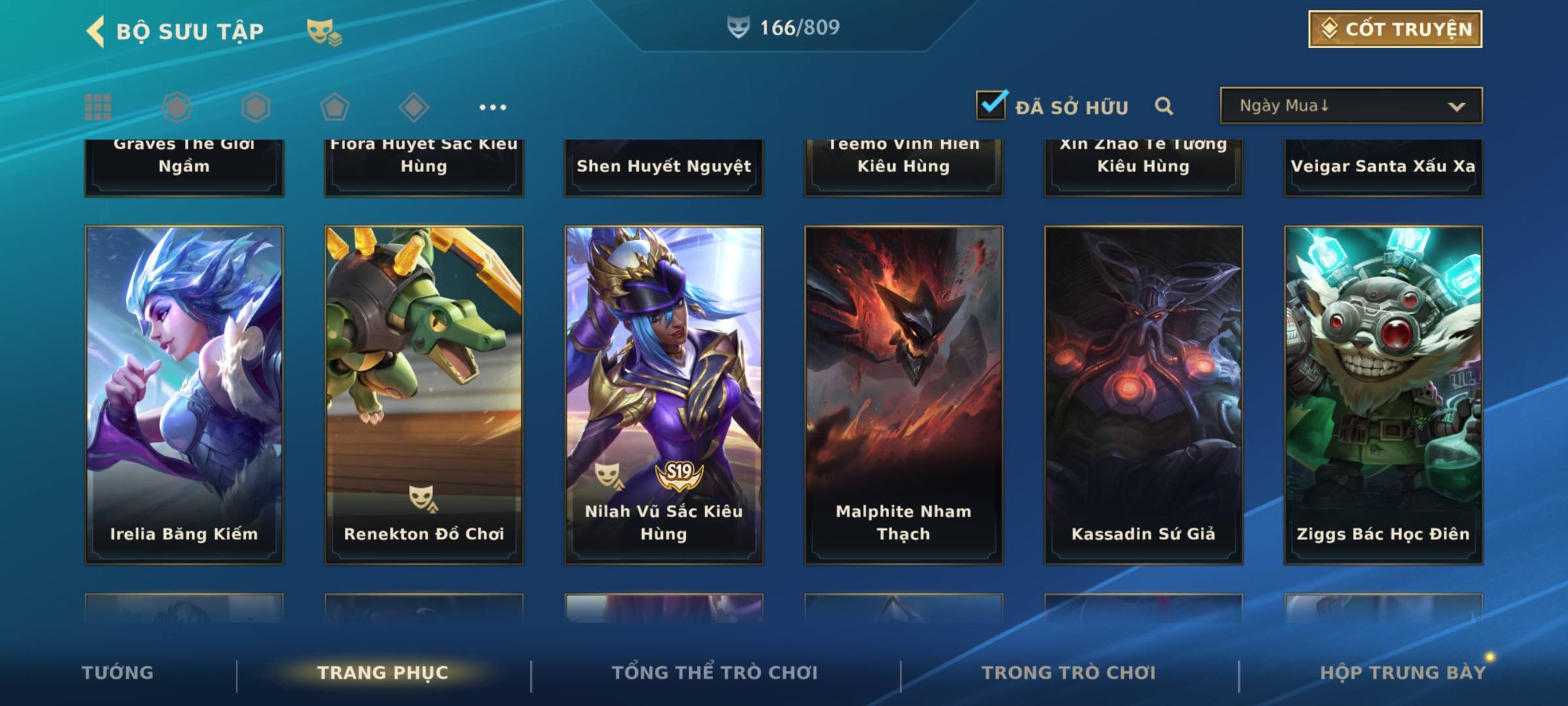Choose the Ziggs Bác Học Điên skin
The width and height of the screenshot is (1568, 706).
1383,395
